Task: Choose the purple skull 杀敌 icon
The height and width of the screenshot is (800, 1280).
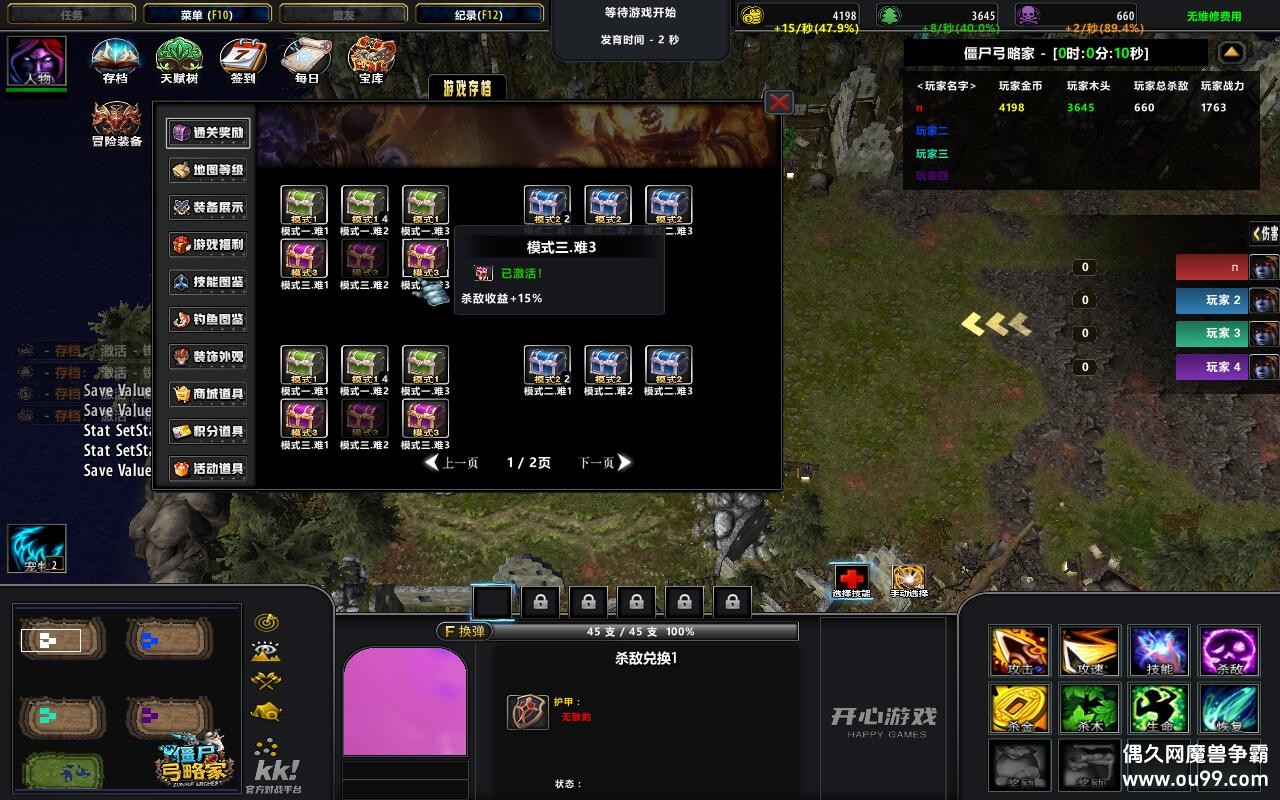Action: click(x=1229, y=651)
